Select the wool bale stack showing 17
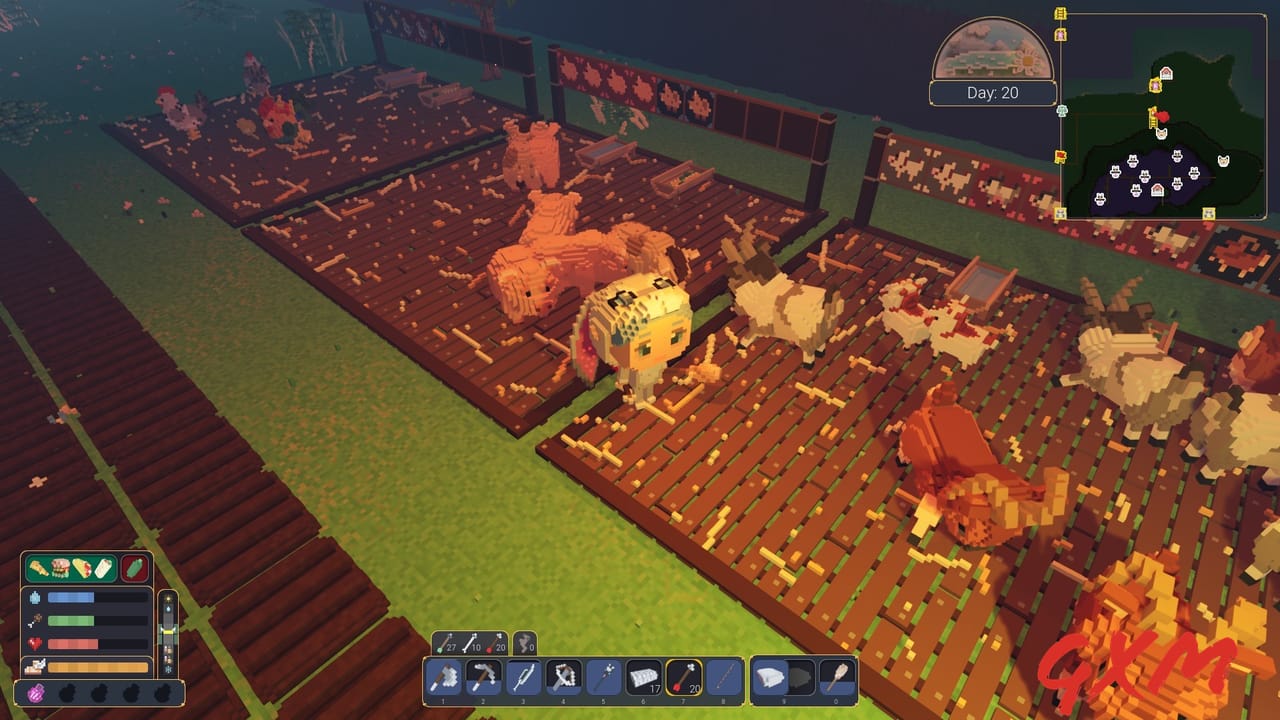This screenshot has height=720, width=1280. click(643, 676)
